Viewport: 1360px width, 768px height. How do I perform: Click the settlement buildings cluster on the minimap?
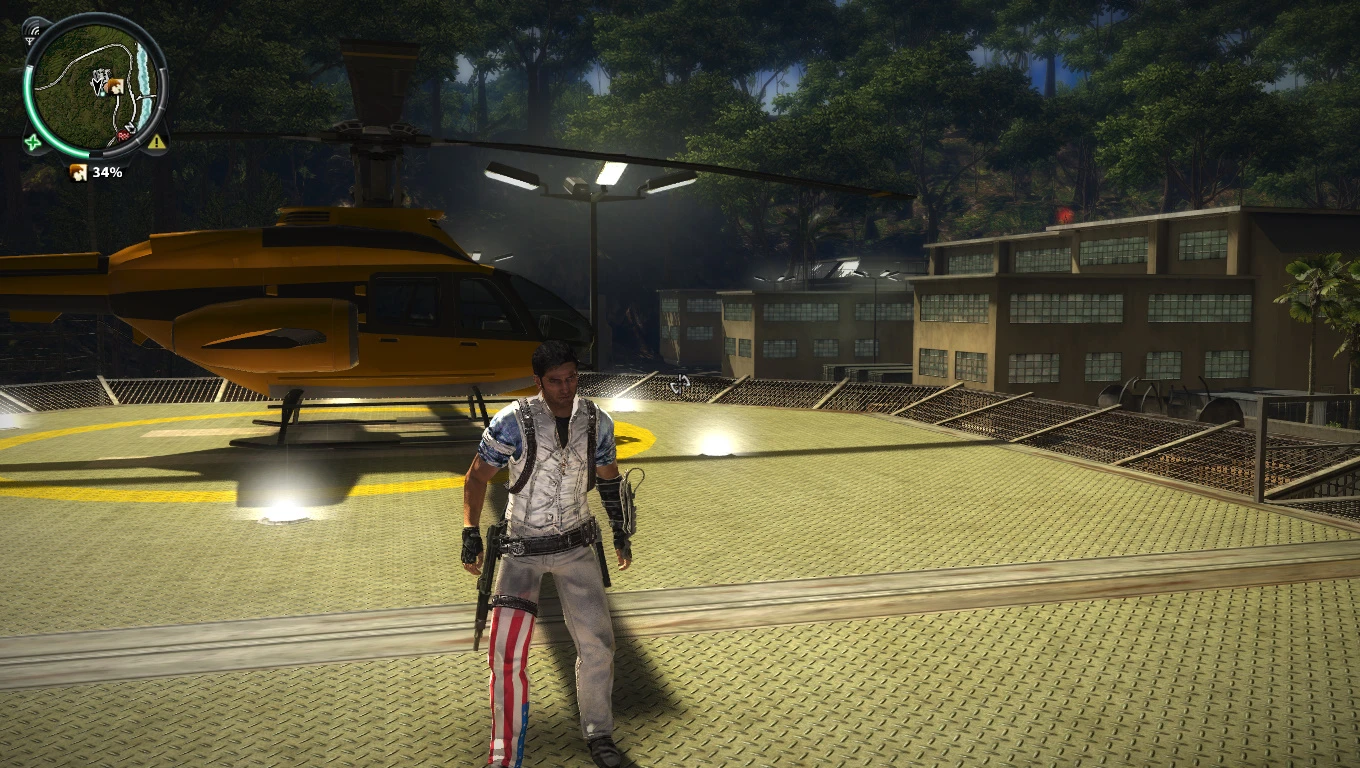102,74
